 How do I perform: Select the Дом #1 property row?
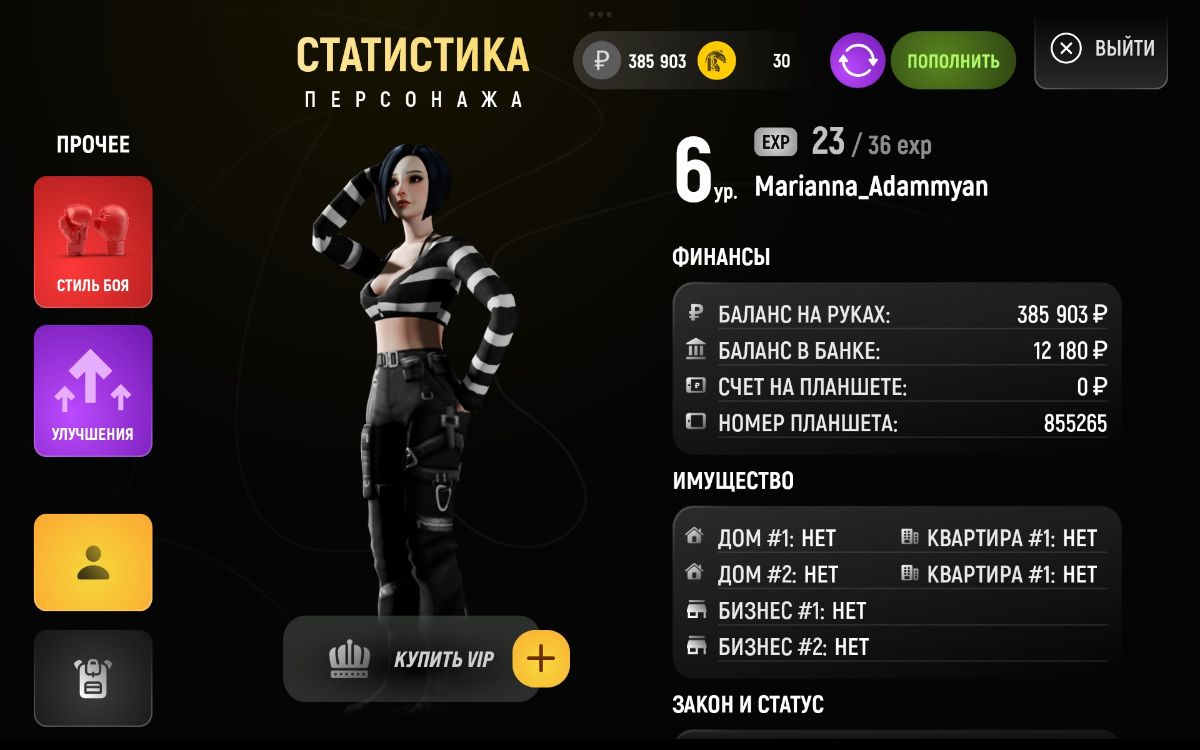[776, 538]
